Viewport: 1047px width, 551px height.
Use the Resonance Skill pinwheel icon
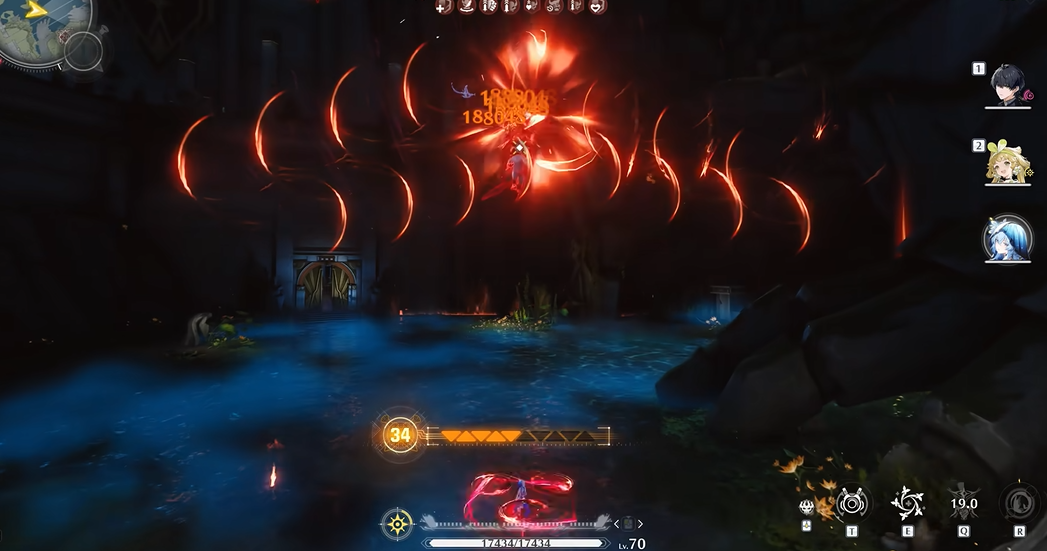click(907, 503)
